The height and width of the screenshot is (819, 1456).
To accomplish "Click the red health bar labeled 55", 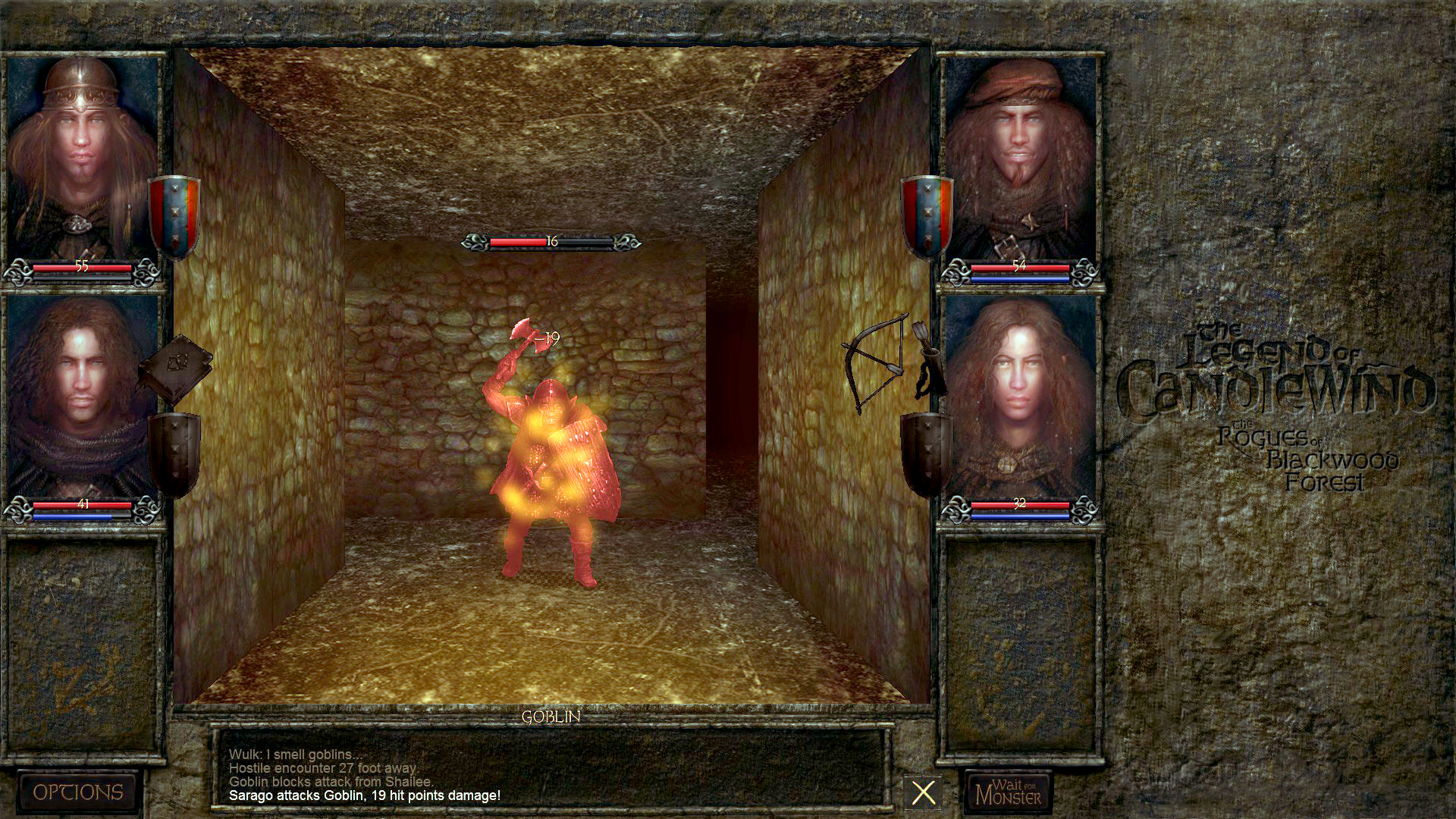I will (82, 267).
